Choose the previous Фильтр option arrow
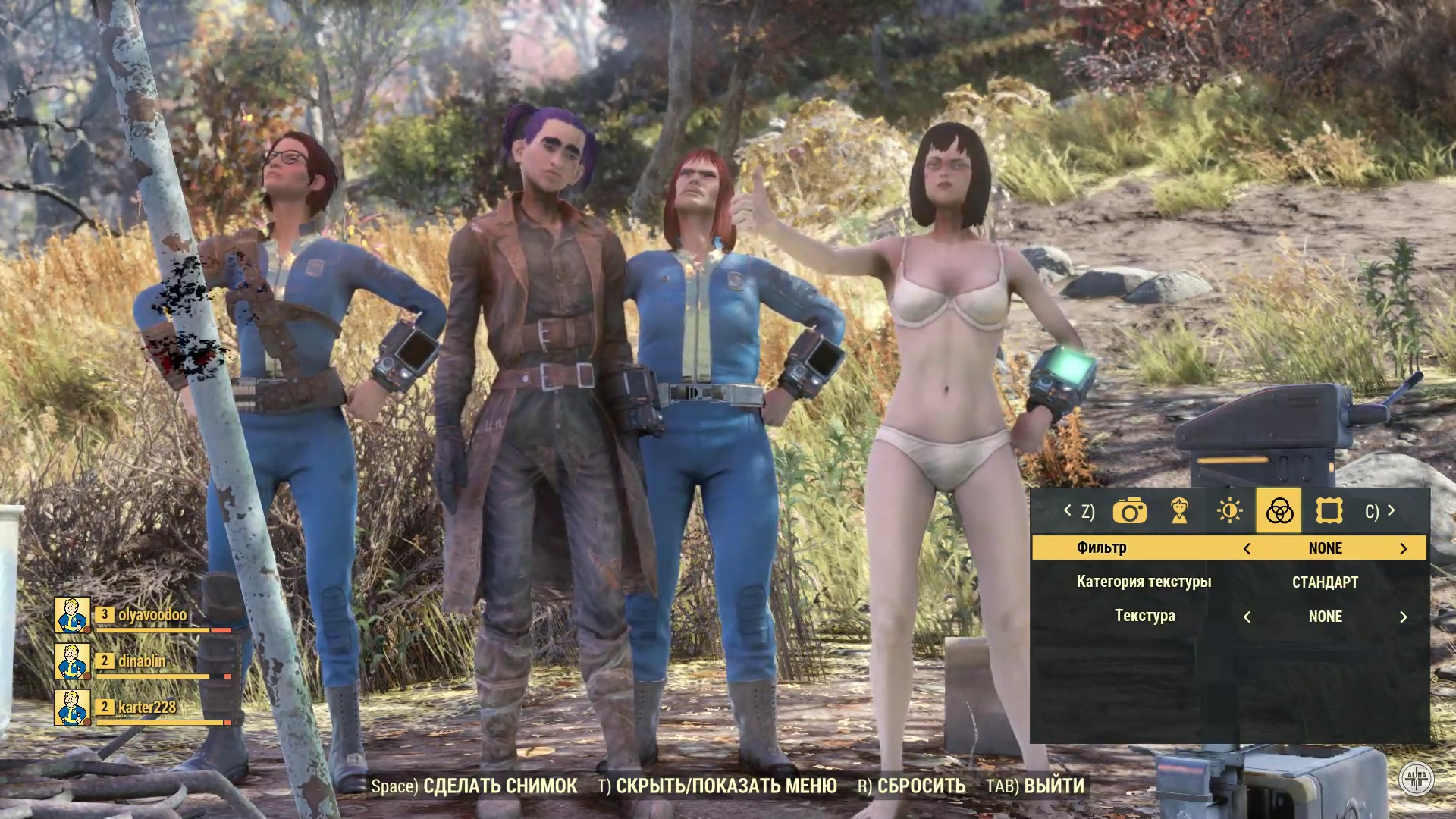The height and width of the screenshot is (819, 1456). point(1247,548)
